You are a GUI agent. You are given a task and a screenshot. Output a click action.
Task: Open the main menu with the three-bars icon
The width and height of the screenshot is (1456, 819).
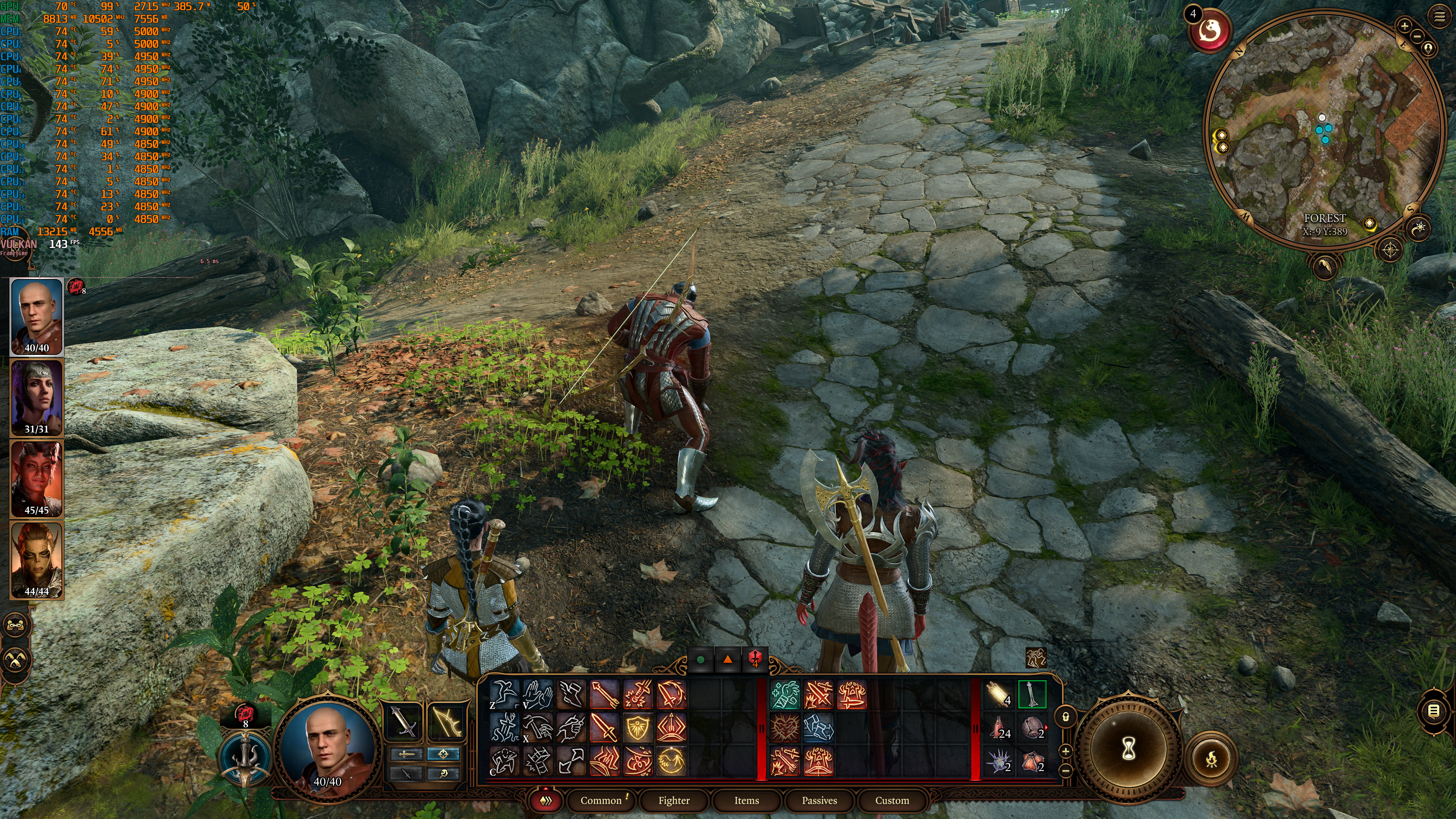click(1440, 16)
